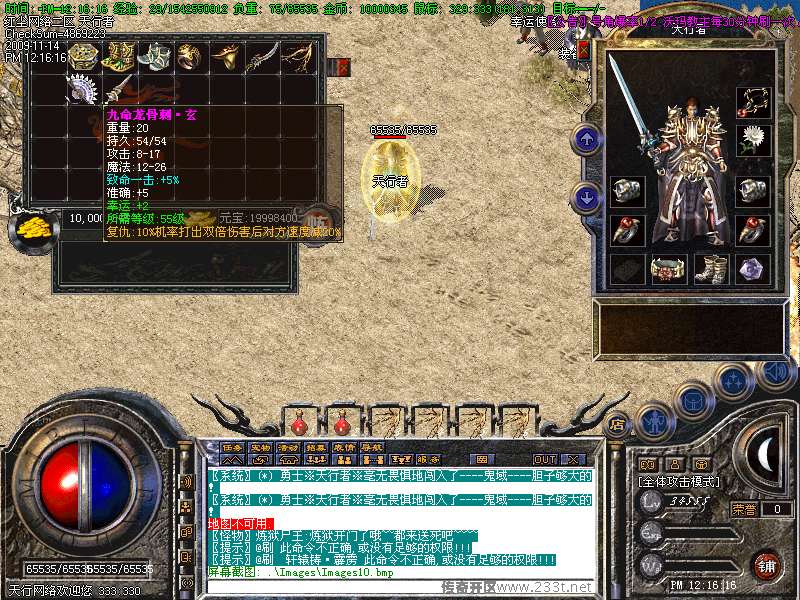Select the equipped boots slot
The image size is (800, 600).
[710, 269]
